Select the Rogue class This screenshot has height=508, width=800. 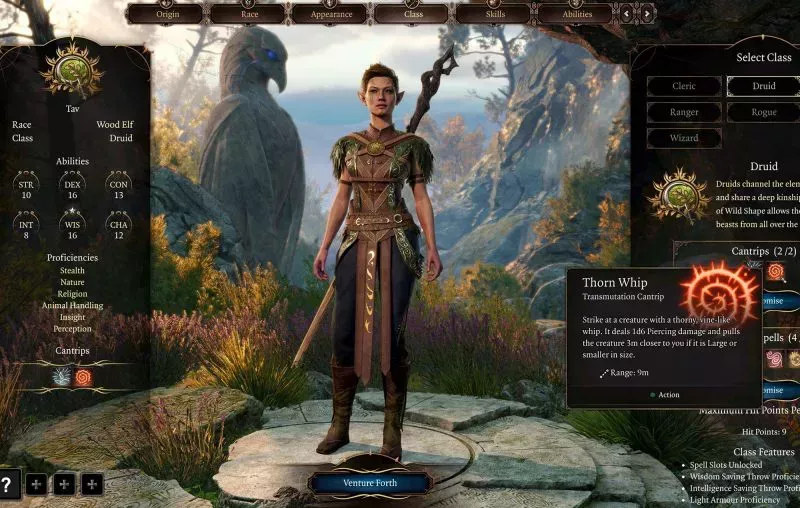pos(764,112)
